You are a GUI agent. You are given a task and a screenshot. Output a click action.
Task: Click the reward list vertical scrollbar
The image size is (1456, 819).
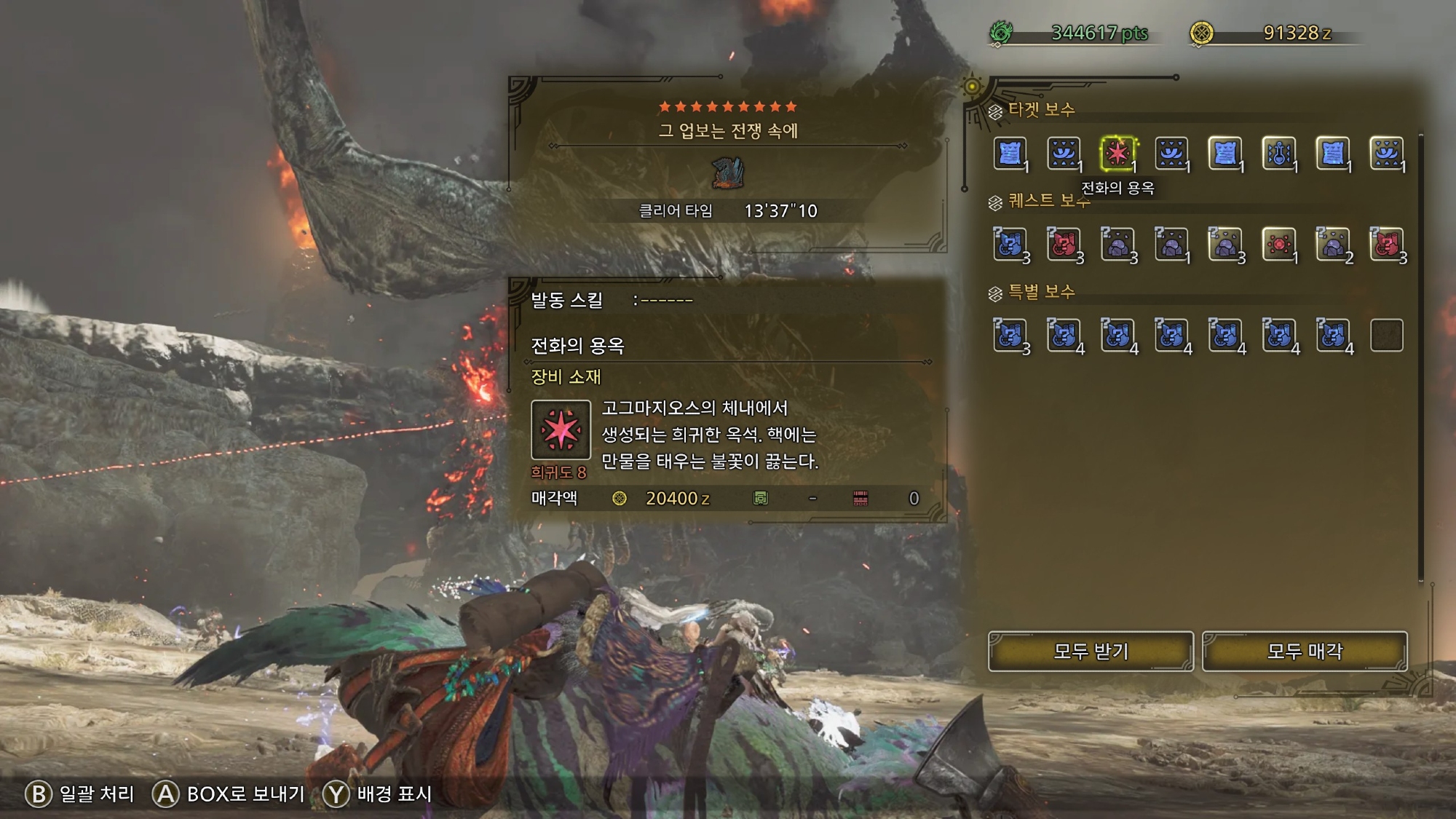(1420, 357)
